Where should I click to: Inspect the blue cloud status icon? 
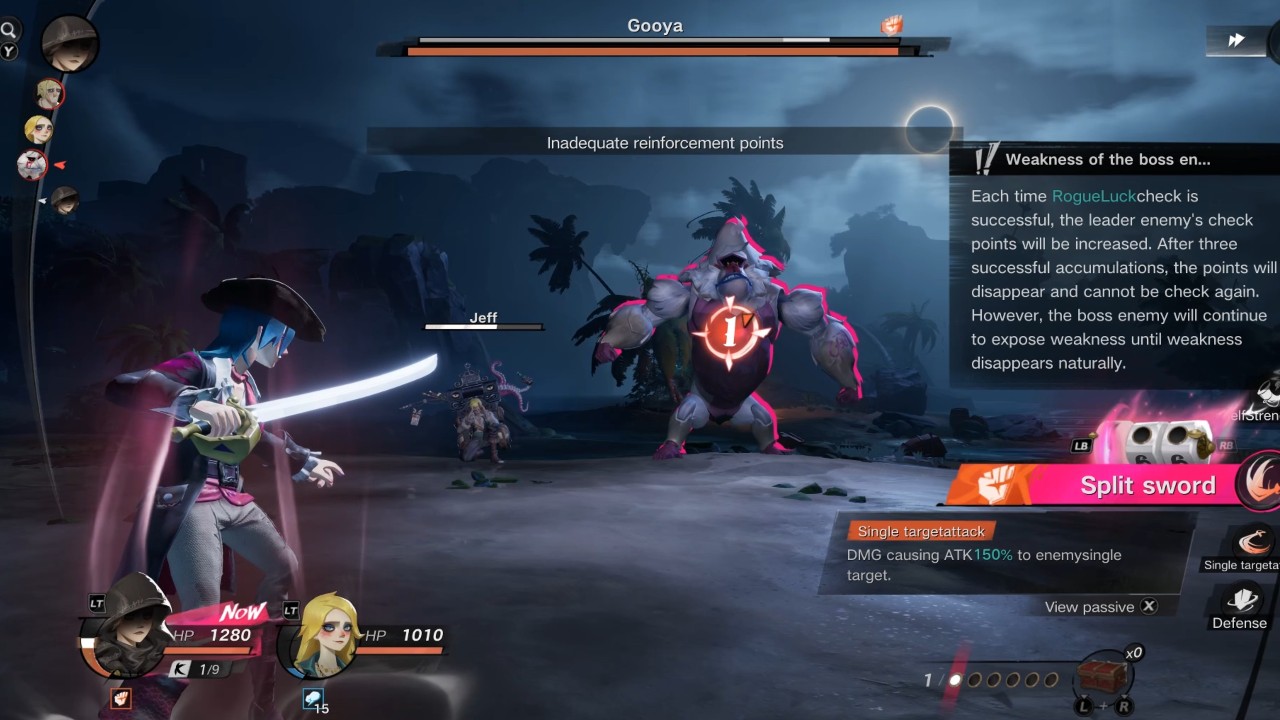313,698
